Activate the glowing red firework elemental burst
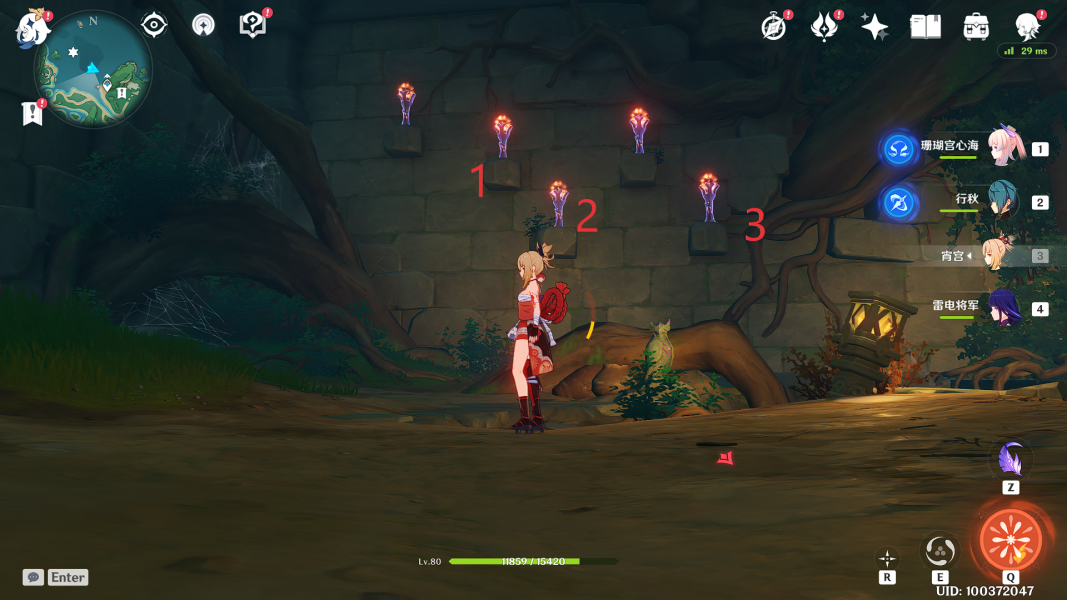1067x600 pixels. click(1010, 540)
